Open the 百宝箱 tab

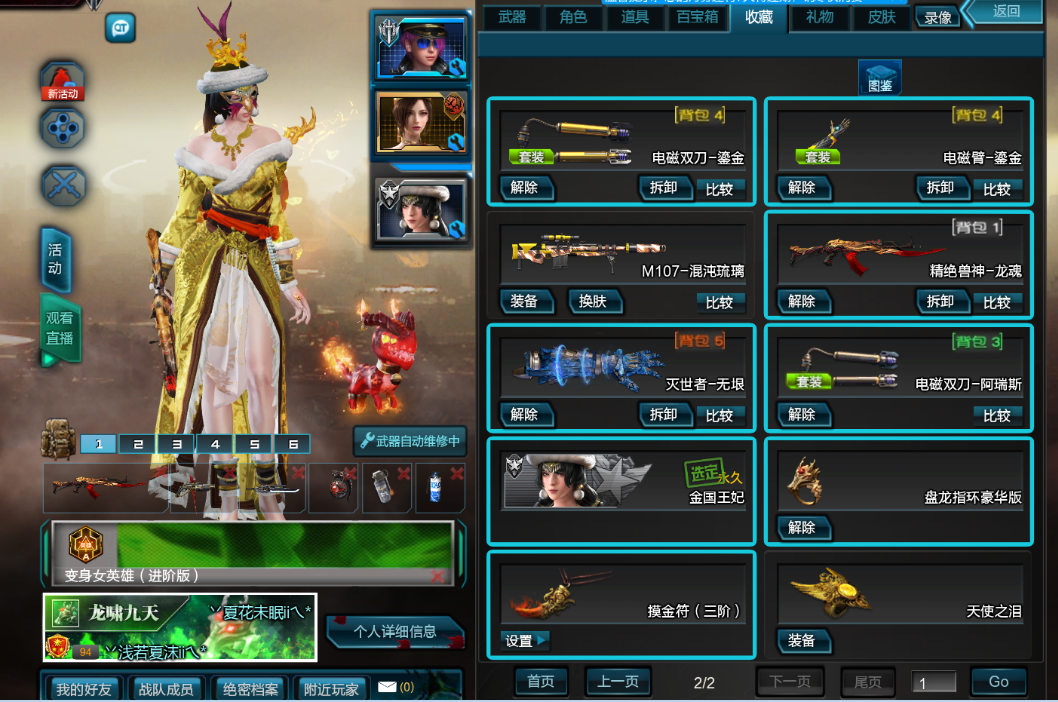(697, 17)
